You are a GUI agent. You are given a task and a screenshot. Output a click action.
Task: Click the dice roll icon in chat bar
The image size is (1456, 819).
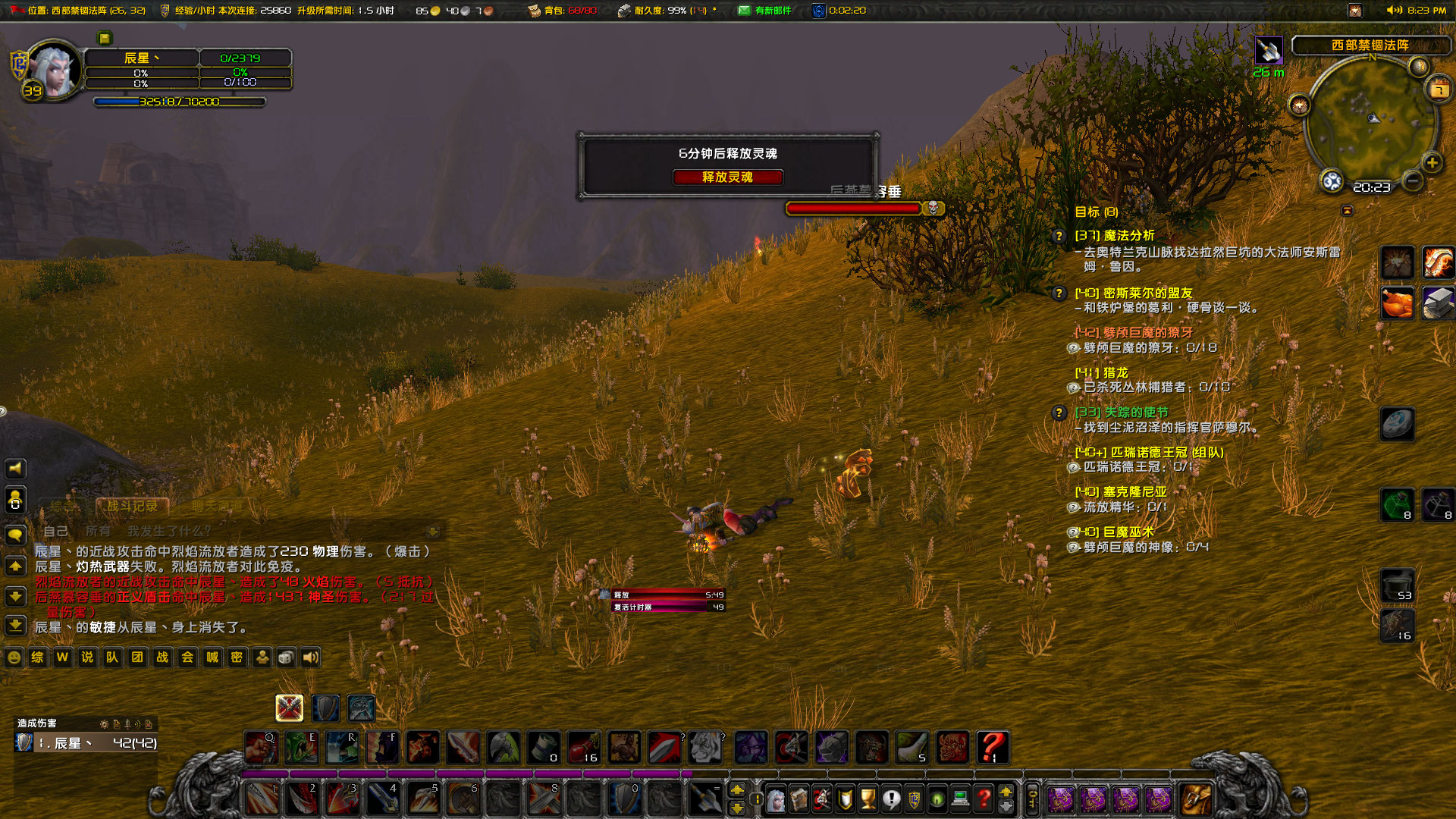coord(285,657)
